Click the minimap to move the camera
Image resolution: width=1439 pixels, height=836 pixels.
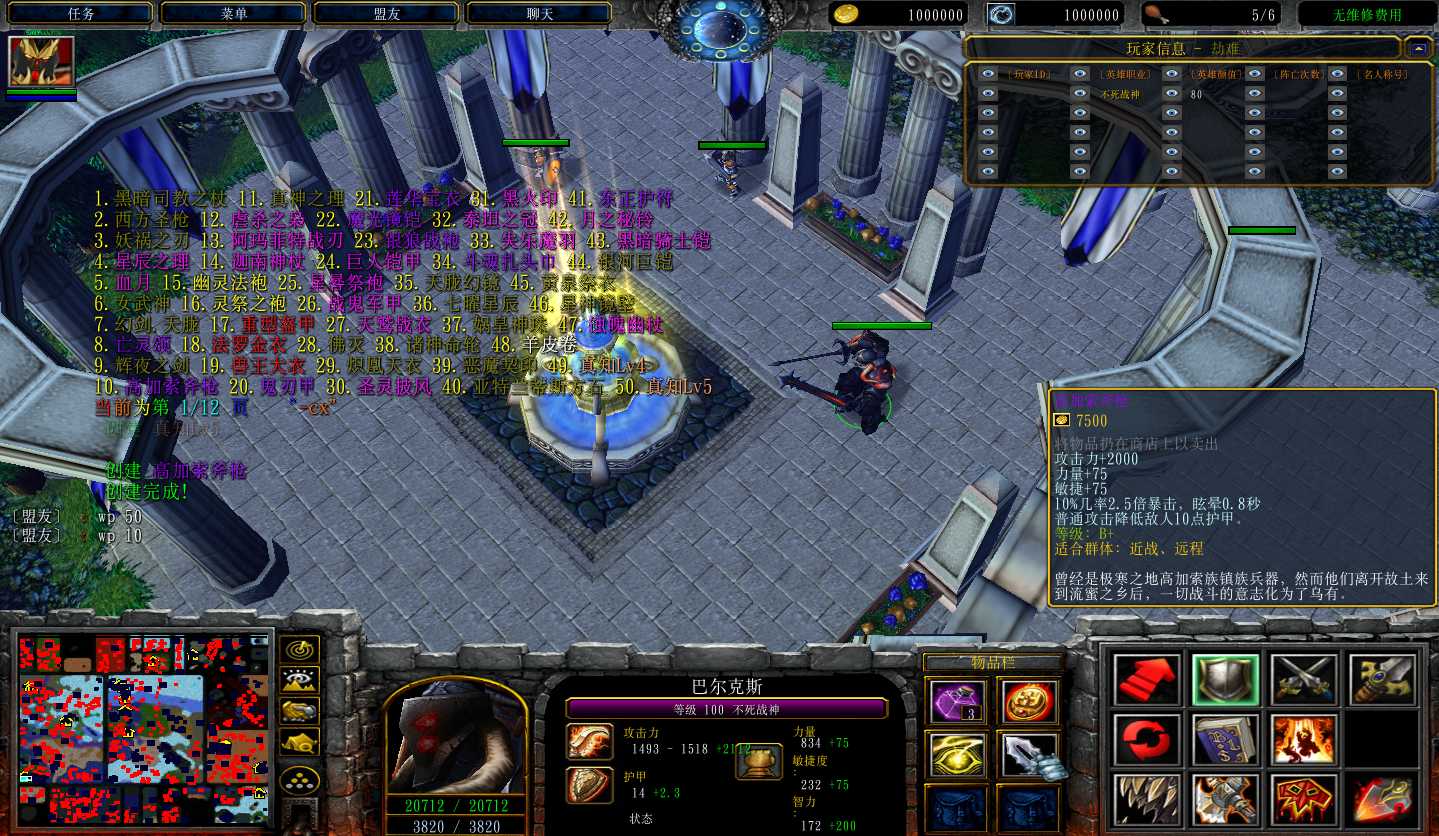pyautogui.click(x=144, y=722)
